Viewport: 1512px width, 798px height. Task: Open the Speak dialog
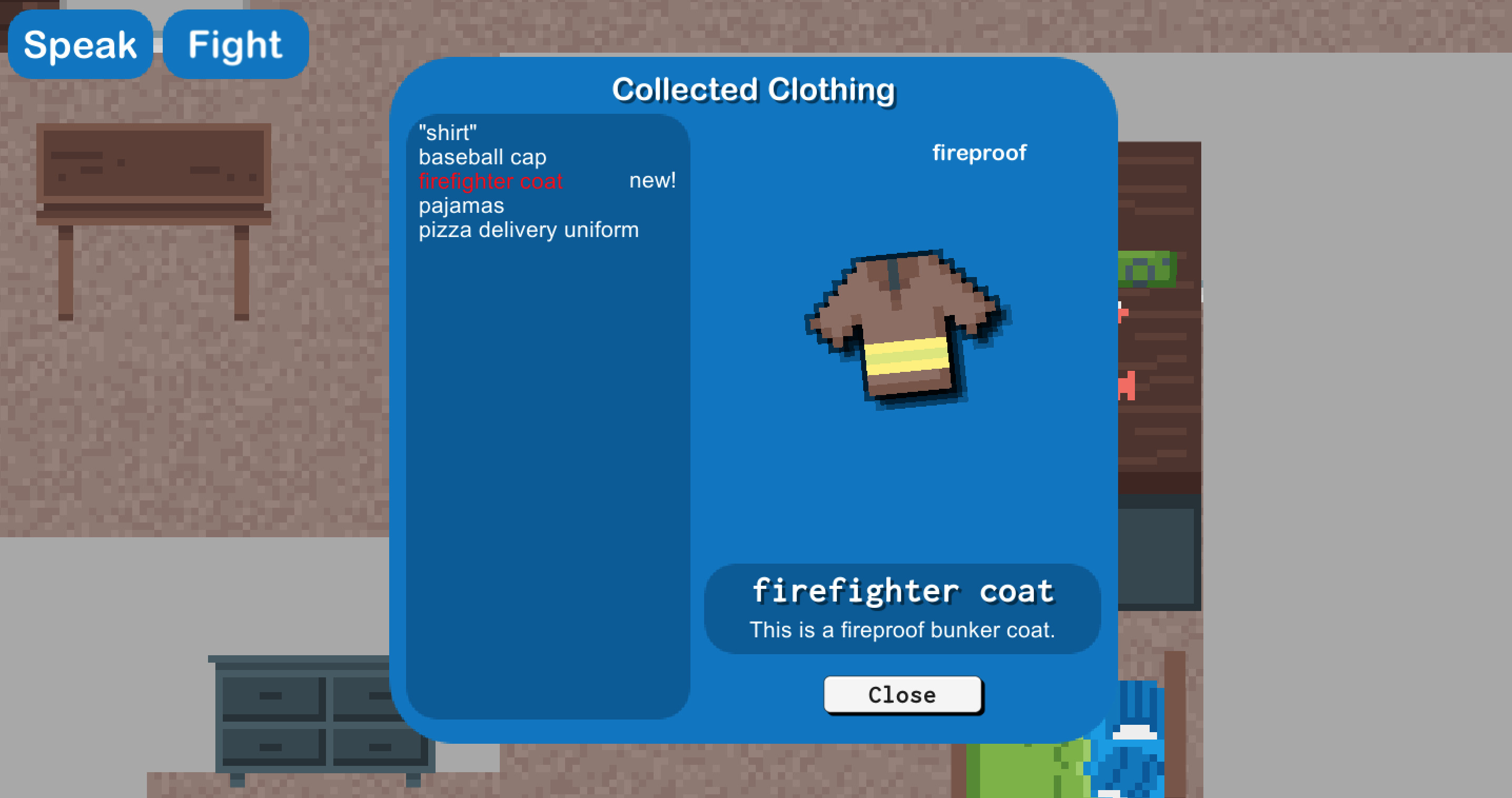pos(81,45)
